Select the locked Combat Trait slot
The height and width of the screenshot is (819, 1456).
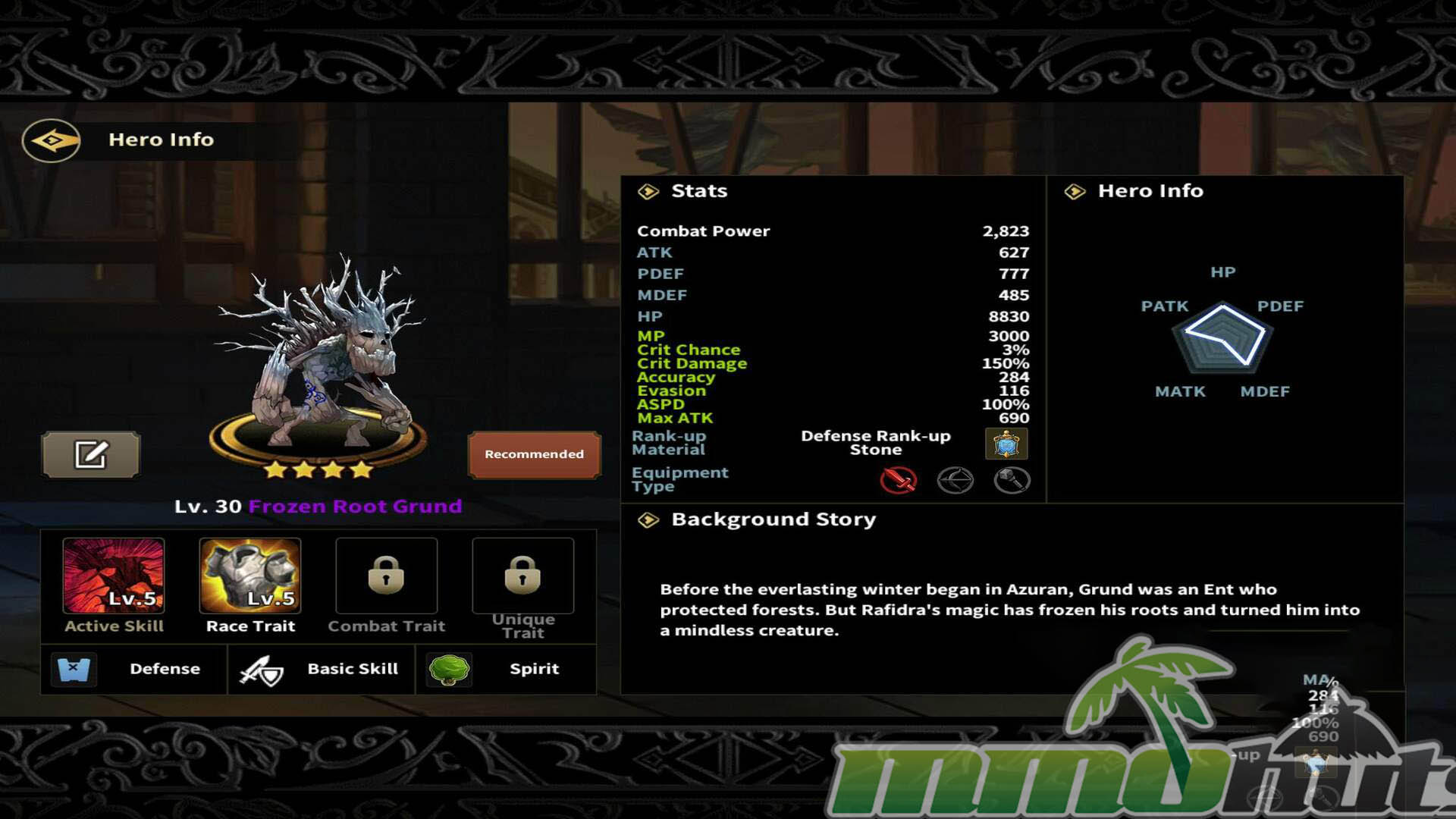[386, 576]
